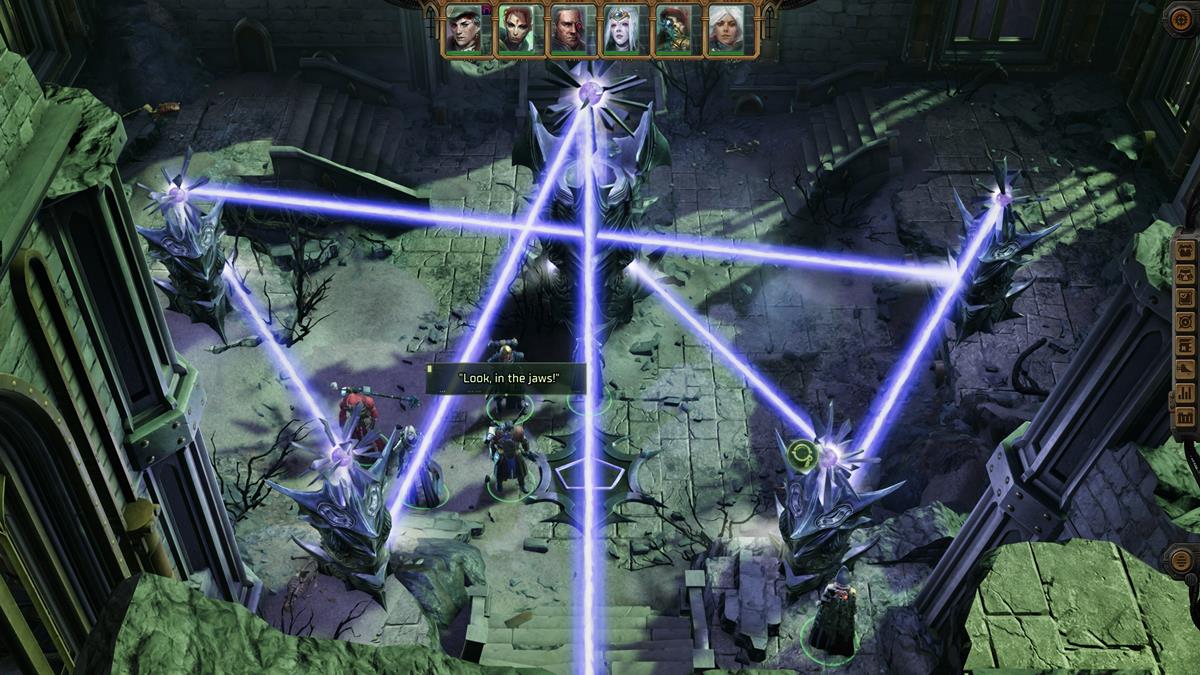Open the round gear button in the corner

click(1181, 19)
